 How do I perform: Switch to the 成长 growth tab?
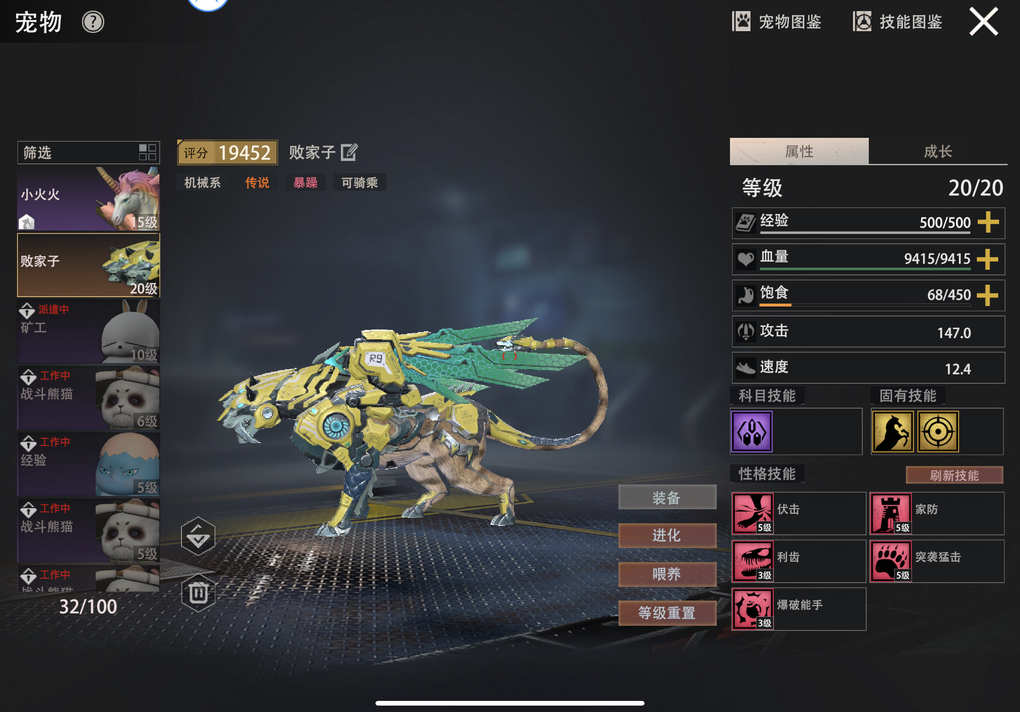click(x=937, y=152)
